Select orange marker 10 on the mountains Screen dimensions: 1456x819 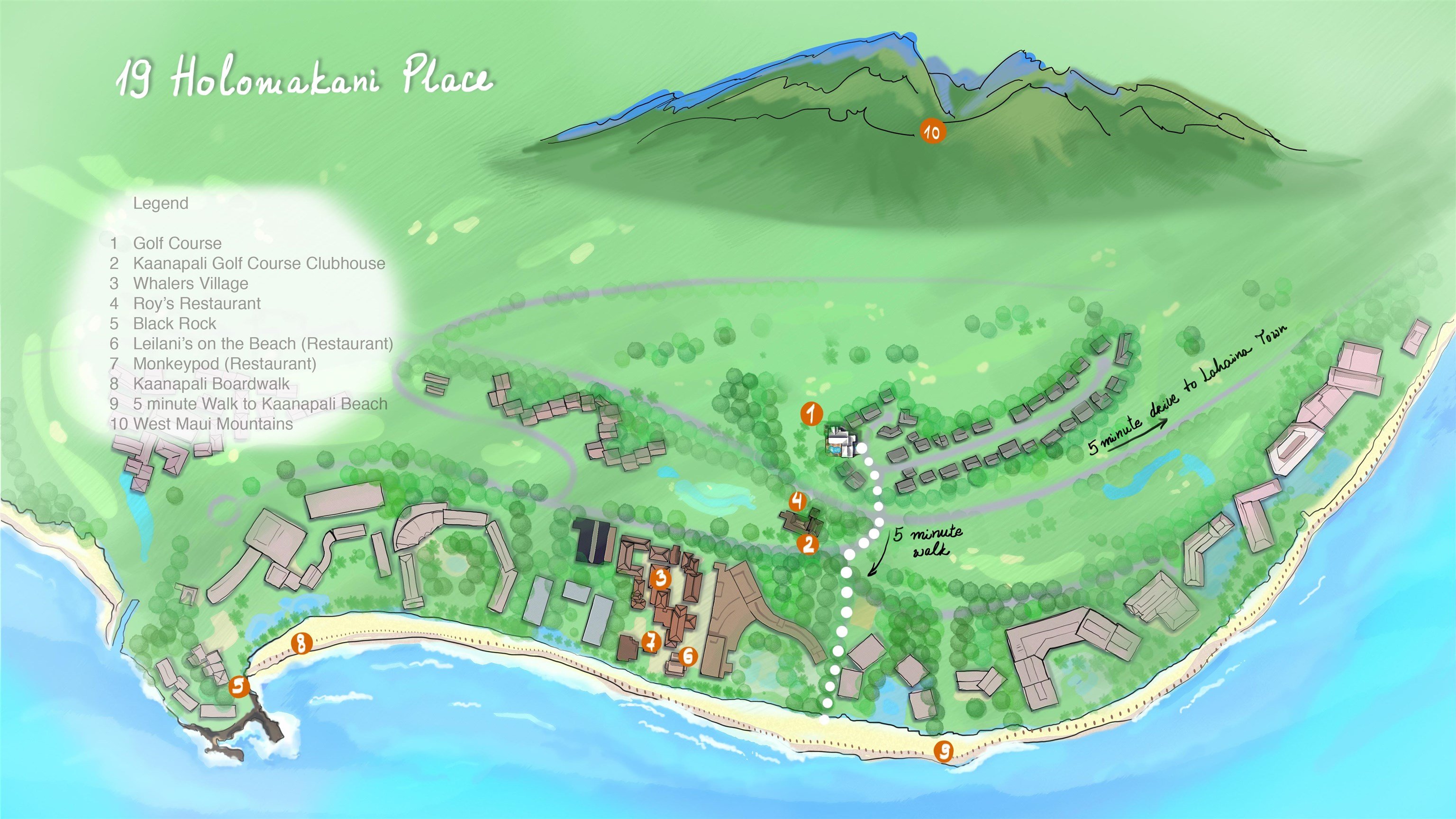click(931, 132)
